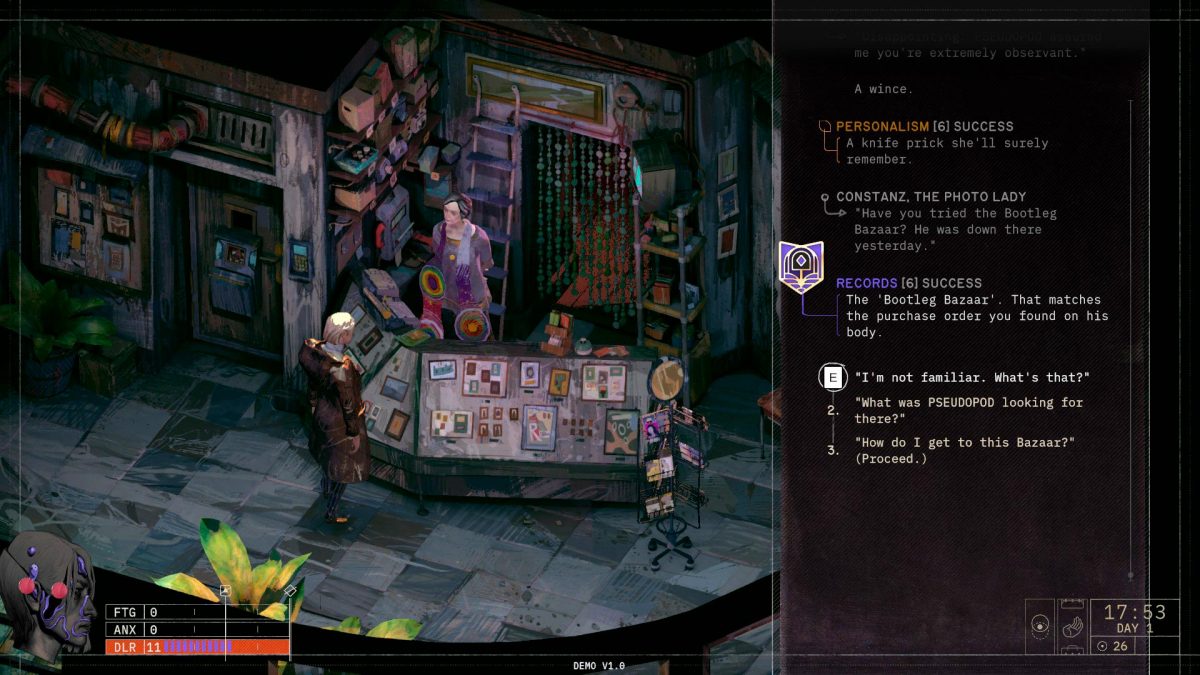Click the dialogue log scrollbar

pos(1131,340)
